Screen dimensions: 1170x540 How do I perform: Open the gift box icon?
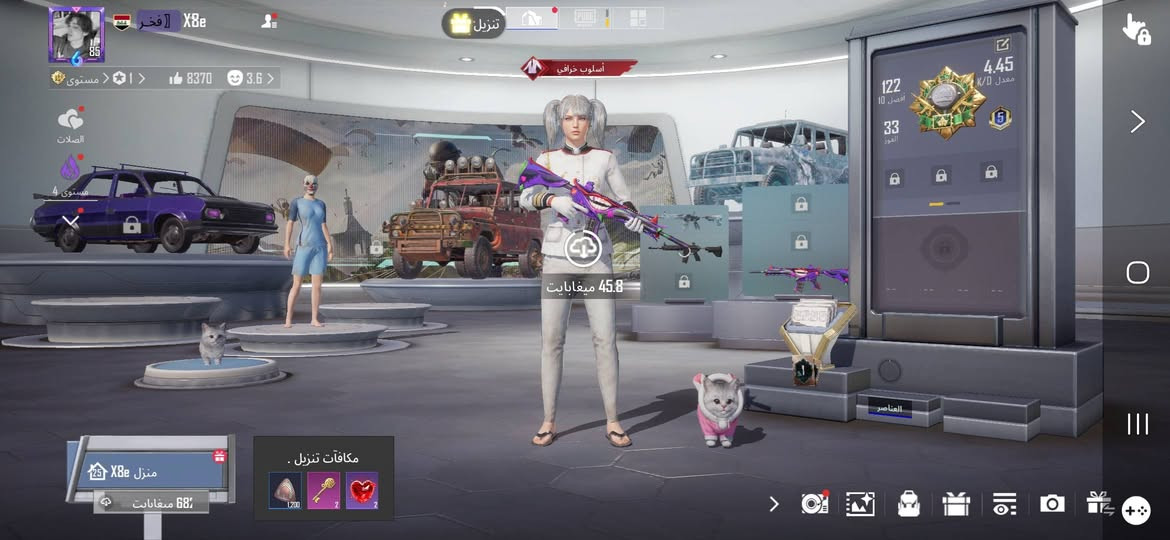(956, 504)
